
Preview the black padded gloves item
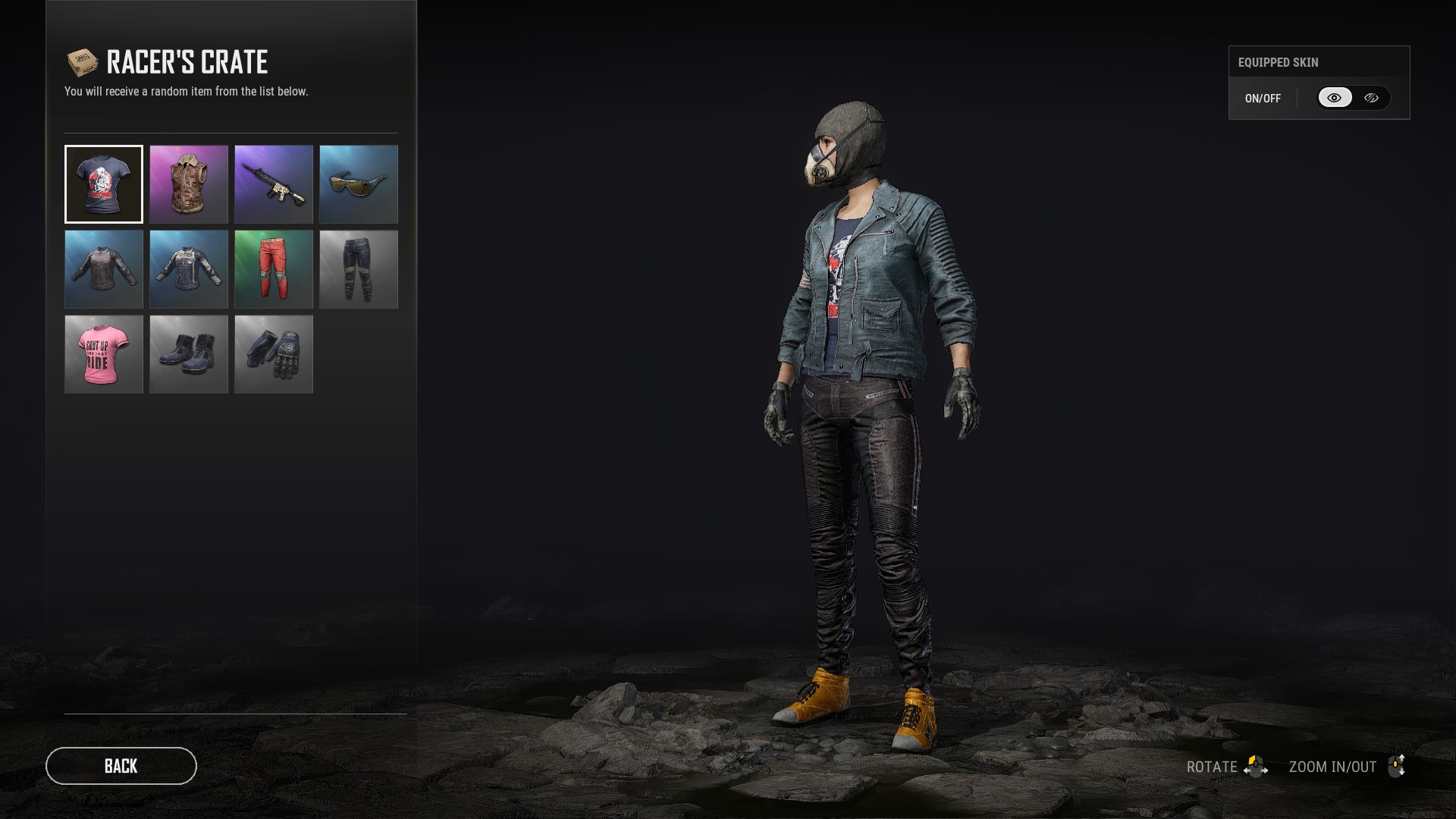point(274,354)
